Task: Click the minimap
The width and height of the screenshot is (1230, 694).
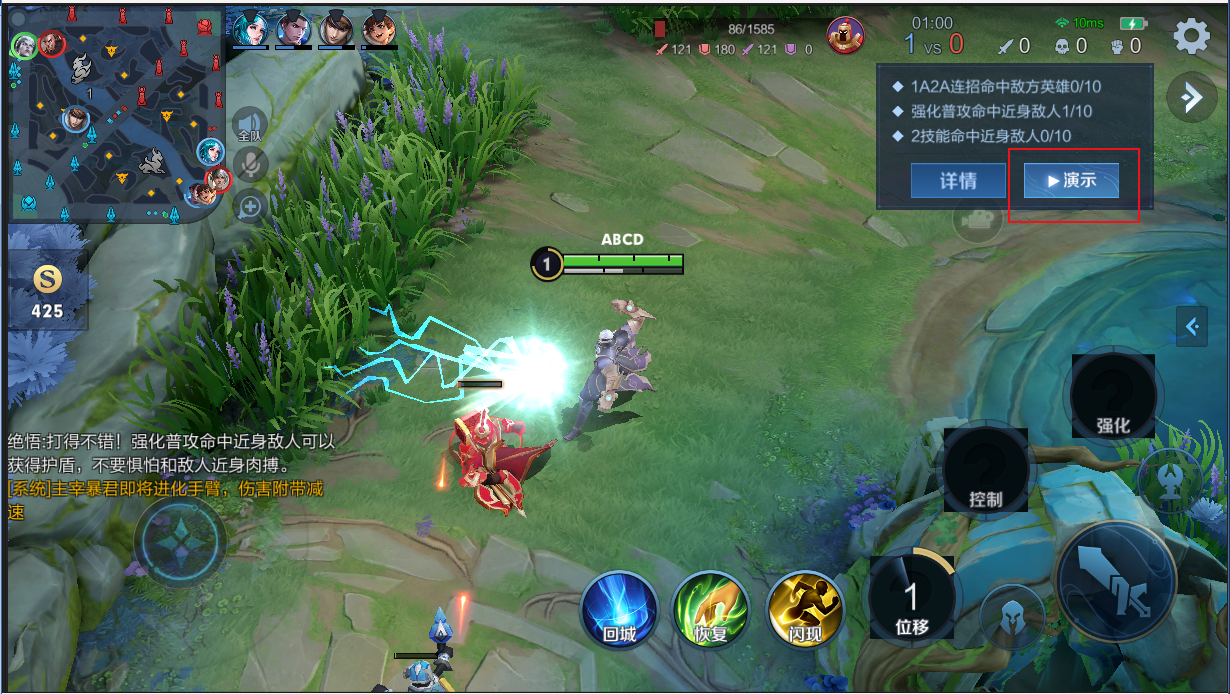Action: (x=113, y=112)
